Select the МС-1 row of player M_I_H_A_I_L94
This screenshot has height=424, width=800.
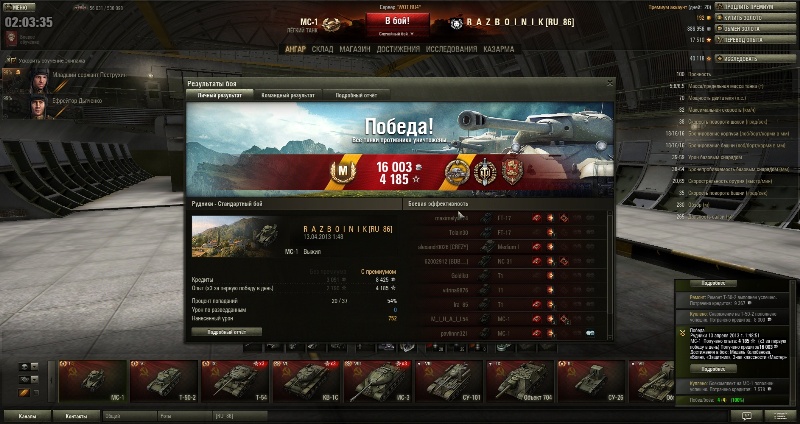tap(505, 316)
